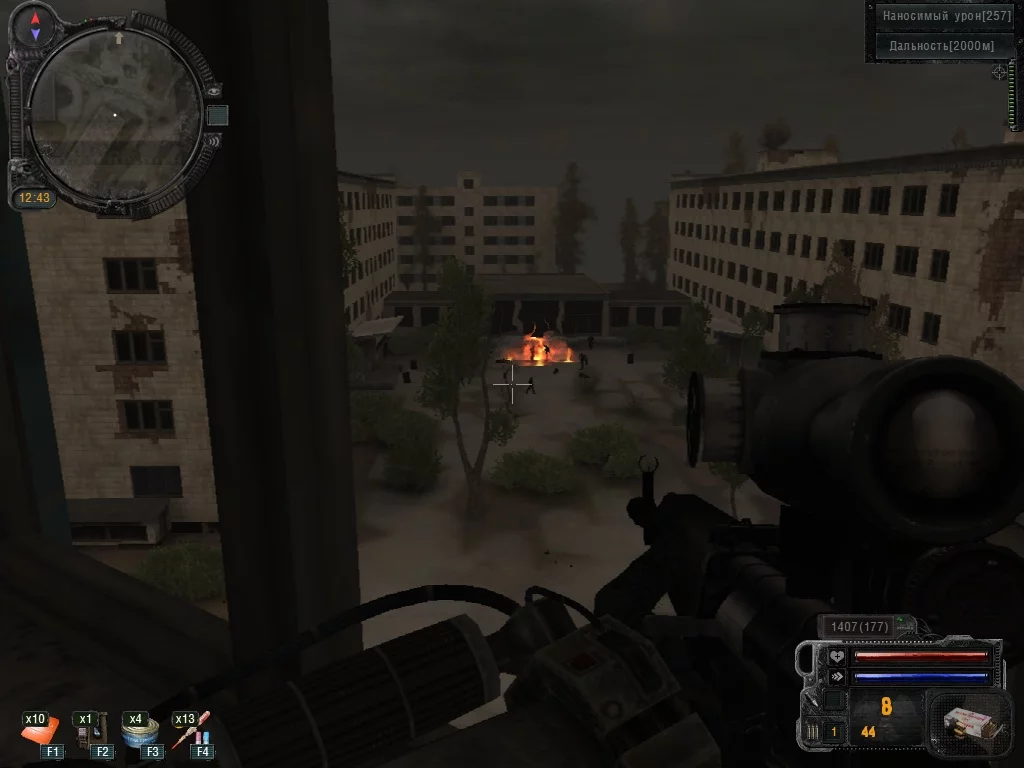Click the sound wave noise indicator

[214, 141]
